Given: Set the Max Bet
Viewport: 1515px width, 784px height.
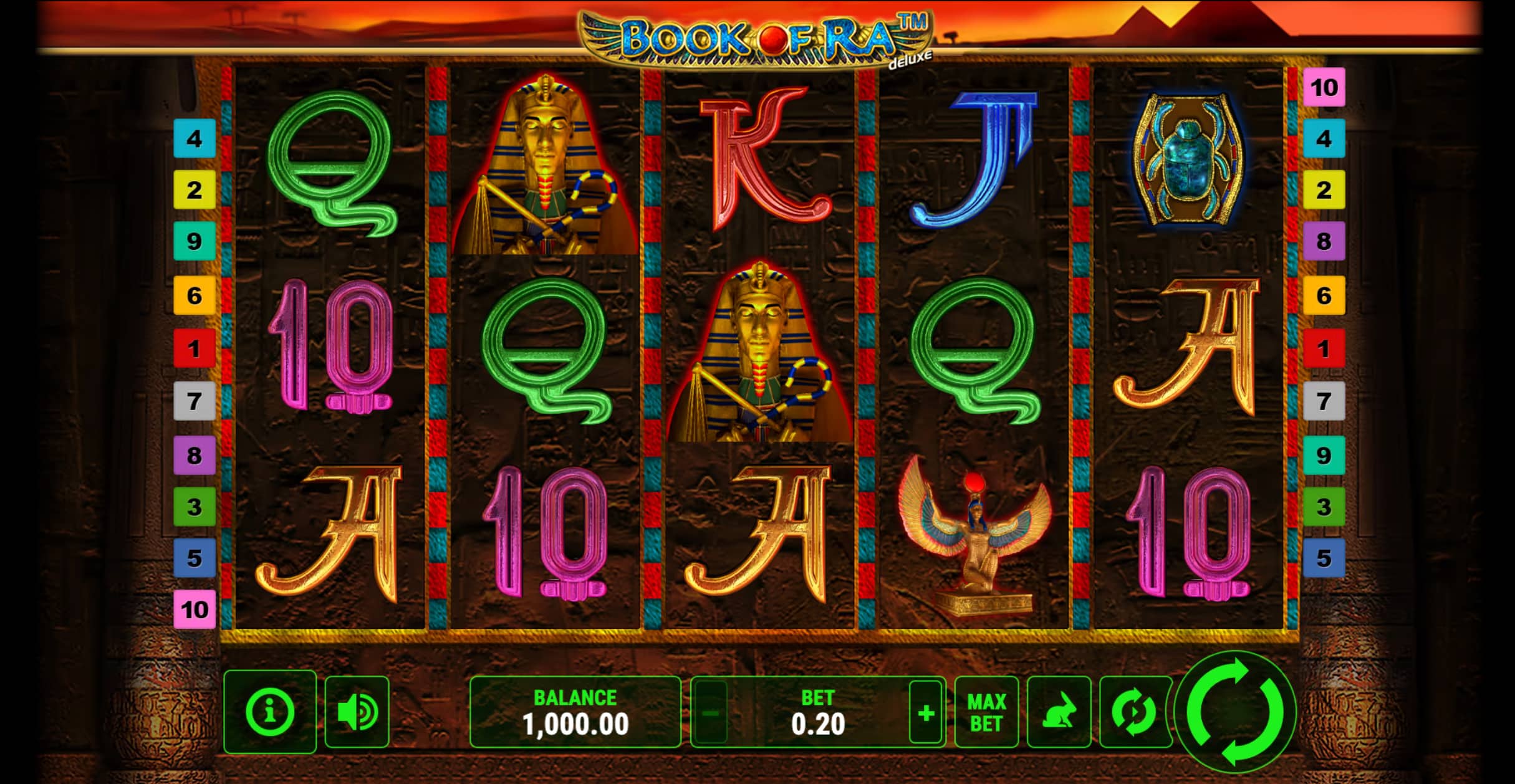Looking at the screenshot, I should [986, 712].
